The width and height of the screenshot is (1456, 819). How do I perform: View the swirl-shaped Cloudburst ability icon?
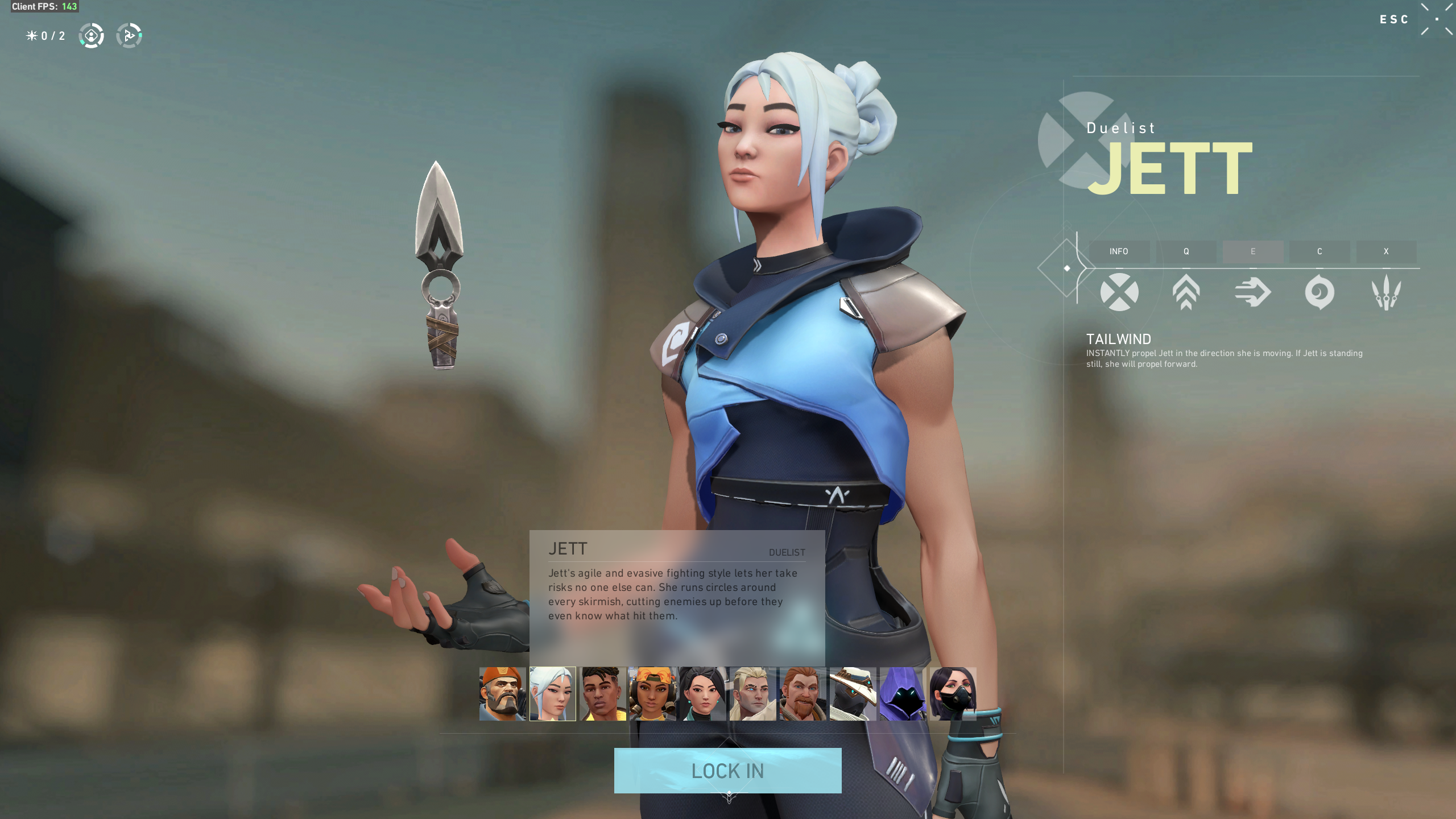[x=1319, y=292]
